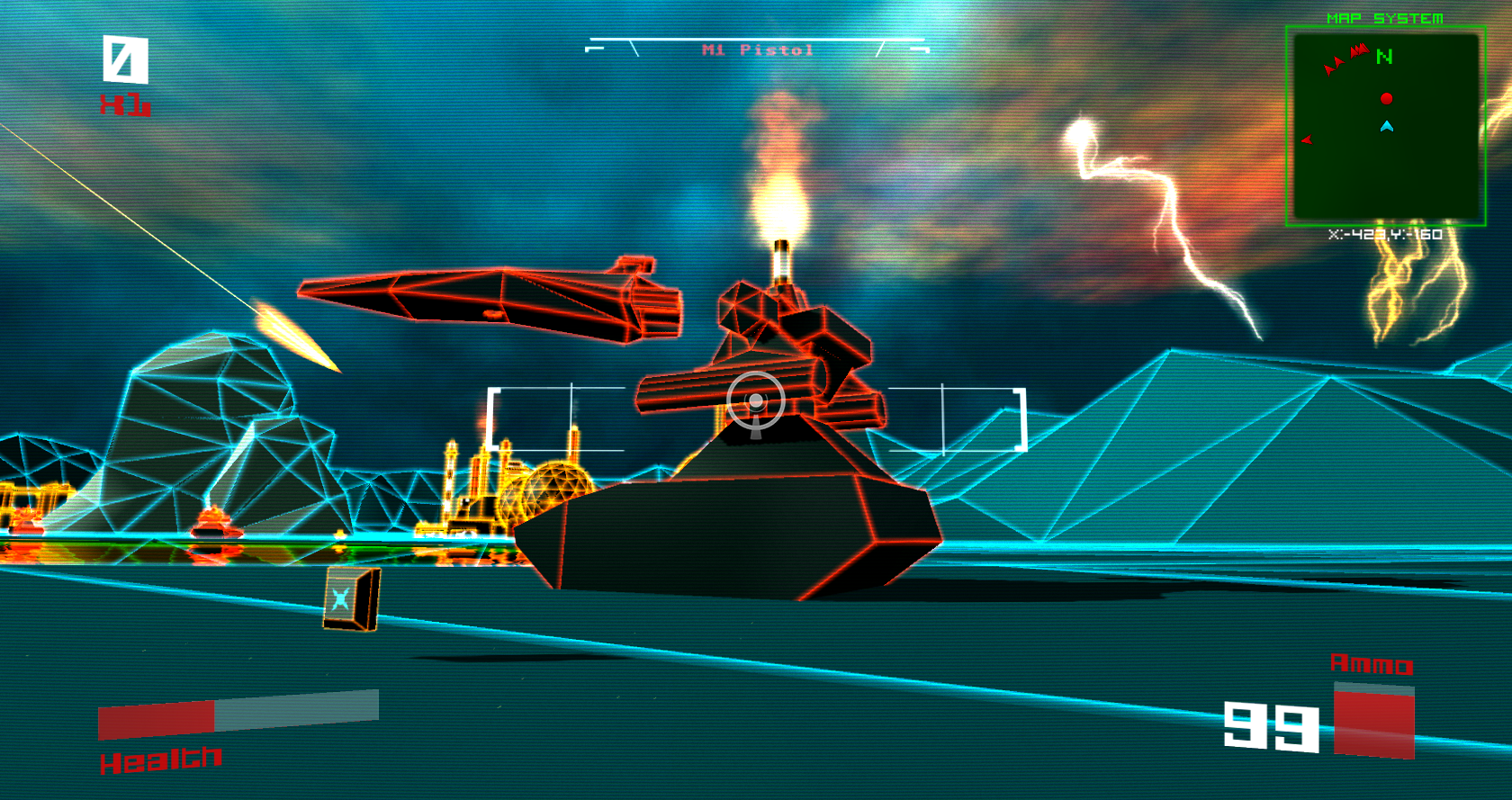1512x800 pixels.
Task: Click the circular targeting reticle at screen center
Action: coord(756,399)
